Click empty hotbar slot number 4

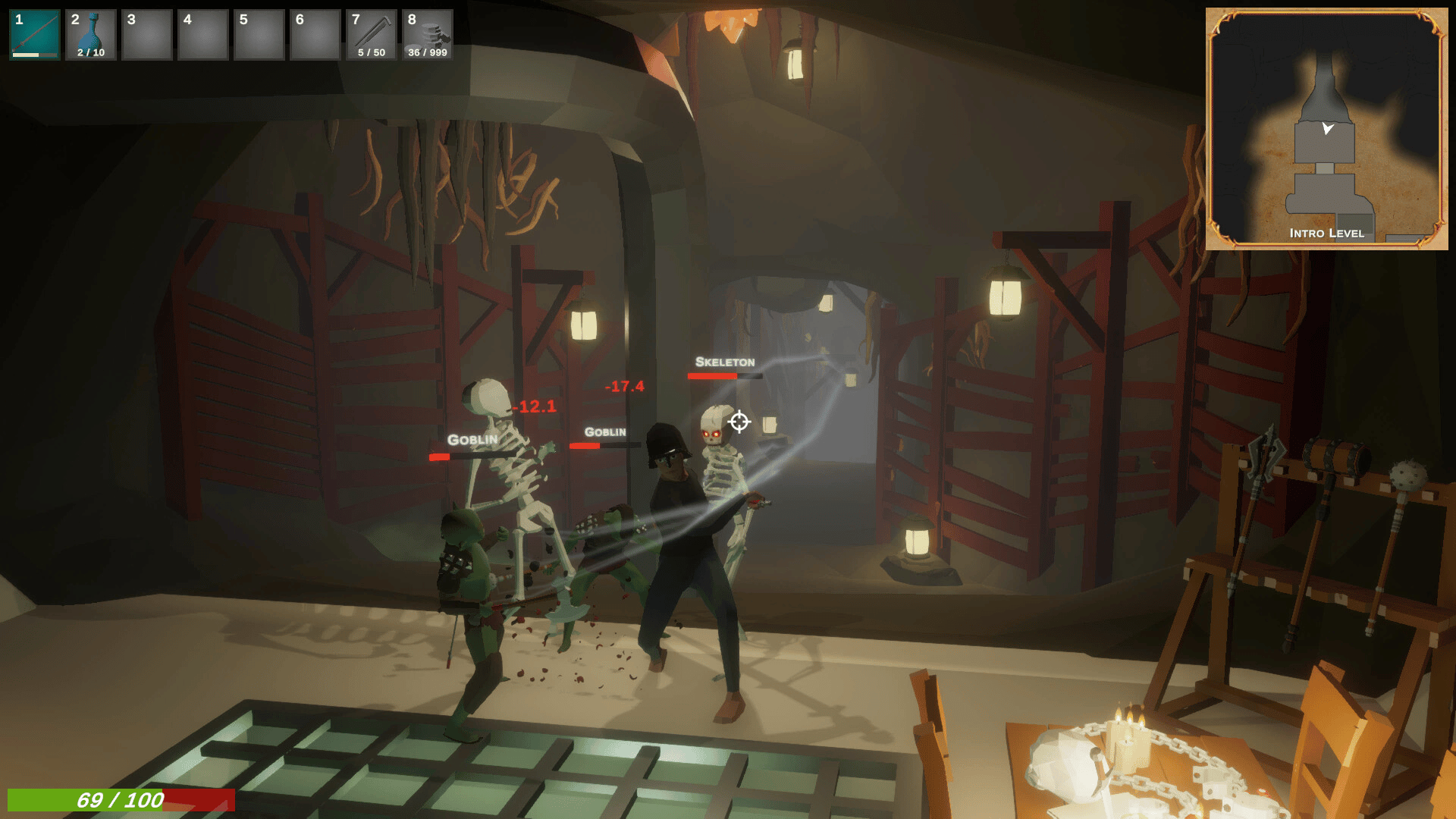(x=203, y=35)
